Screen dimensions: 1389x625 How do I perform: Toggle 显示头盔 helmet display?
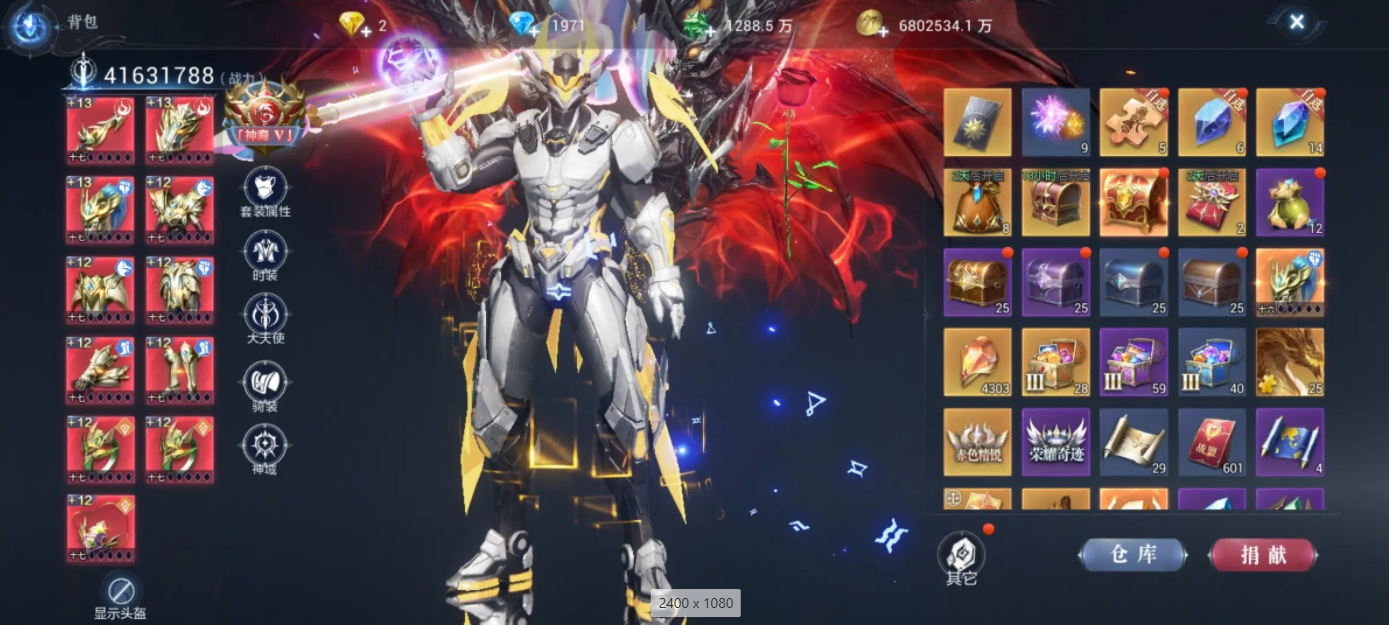coord(121,591)
